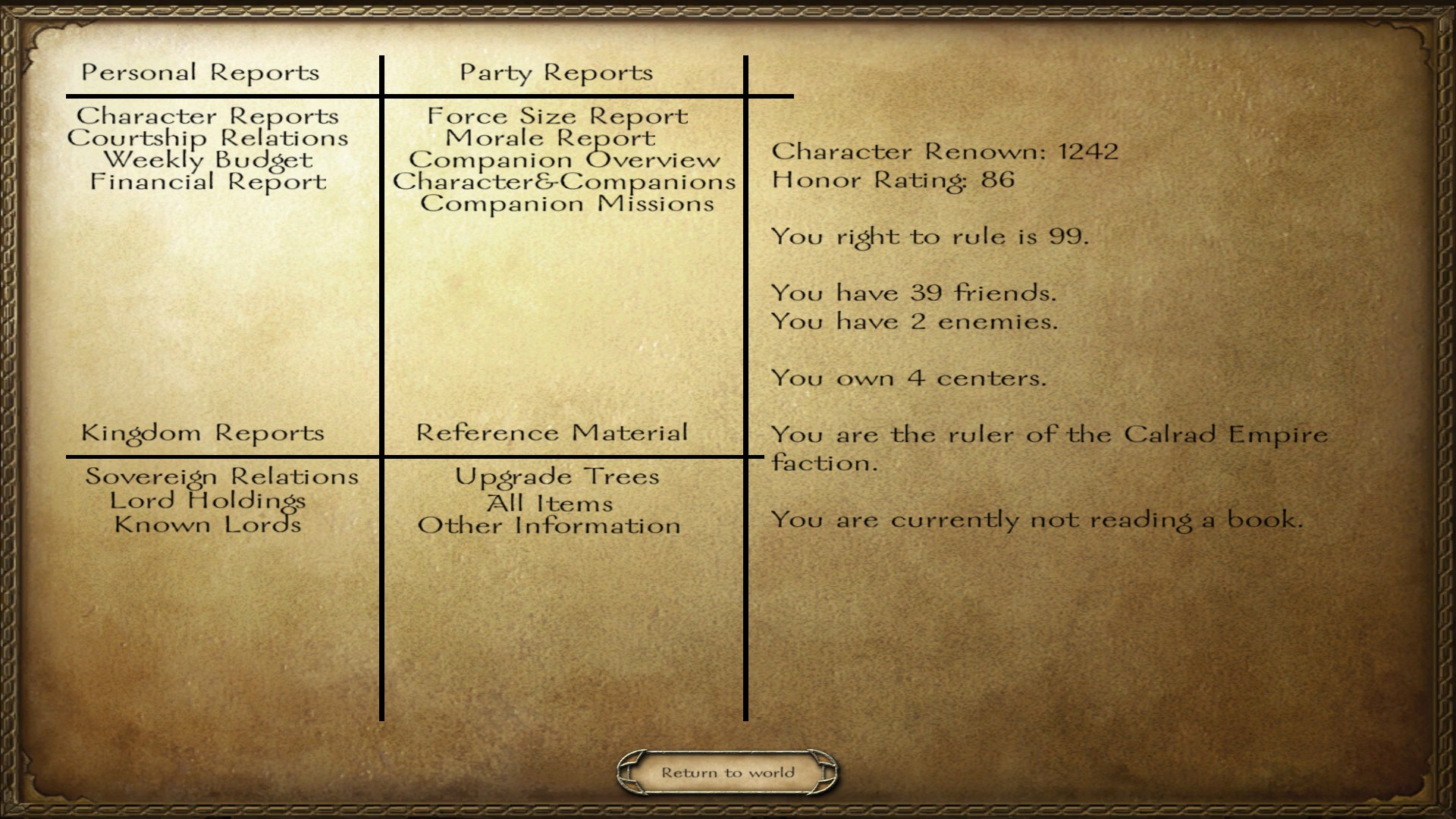Image resolution: width=1456 pixels, height=819 pixels.
Task: Click the Return to world button
Action: point(727,773)
